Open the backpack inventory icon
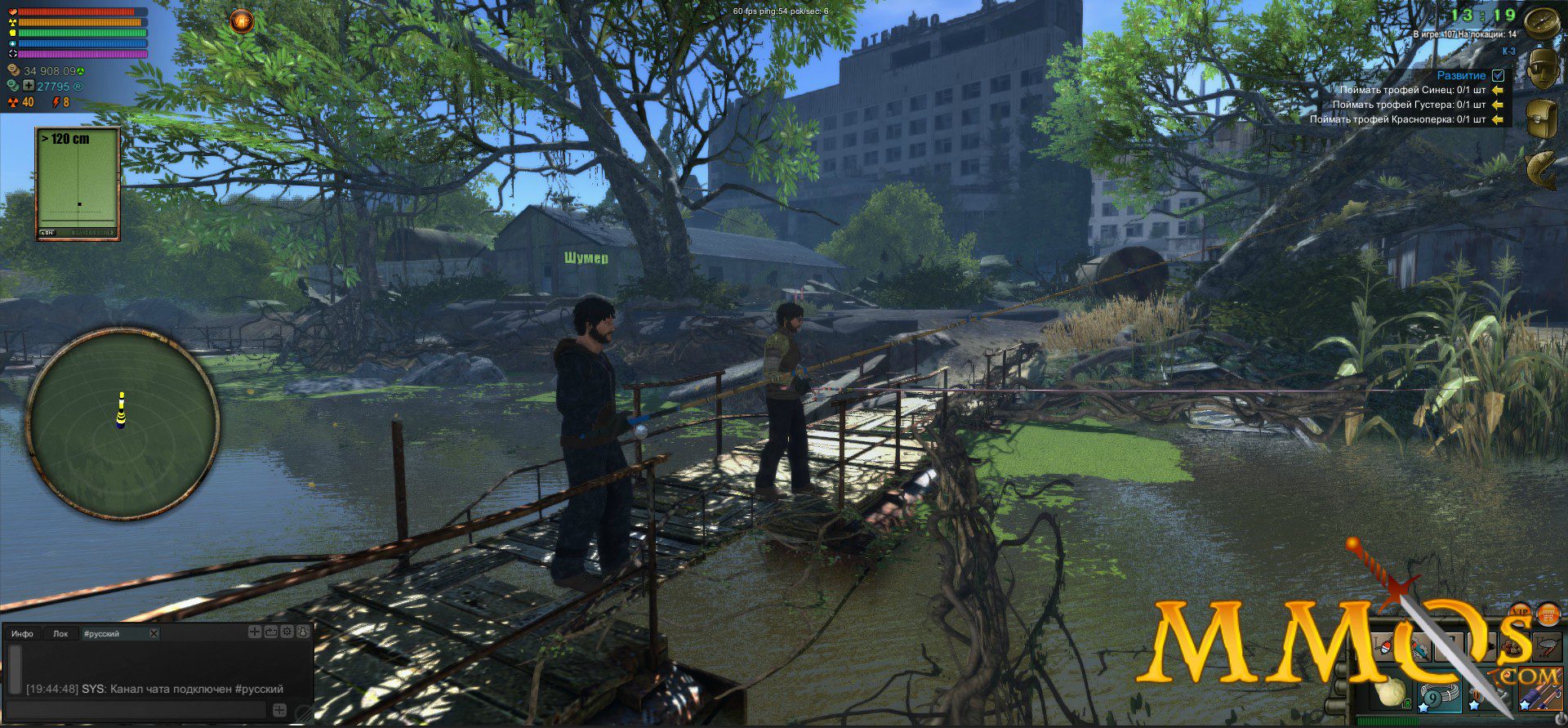Image resolution: width=1568 pixels, height=728 pixels. (1542, 118)
